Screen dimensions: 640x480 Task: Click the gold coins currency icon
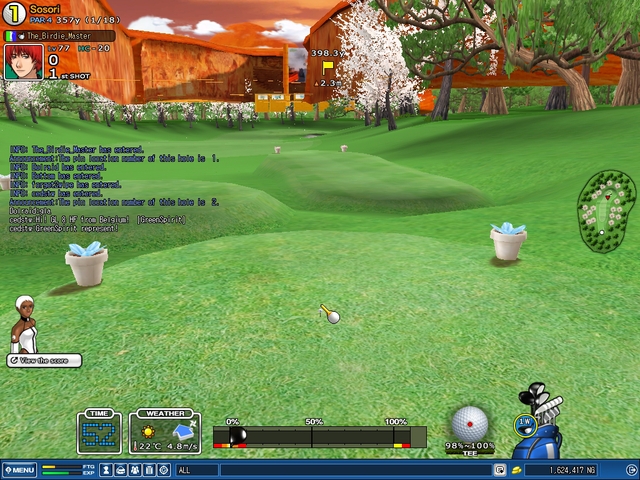516,470
